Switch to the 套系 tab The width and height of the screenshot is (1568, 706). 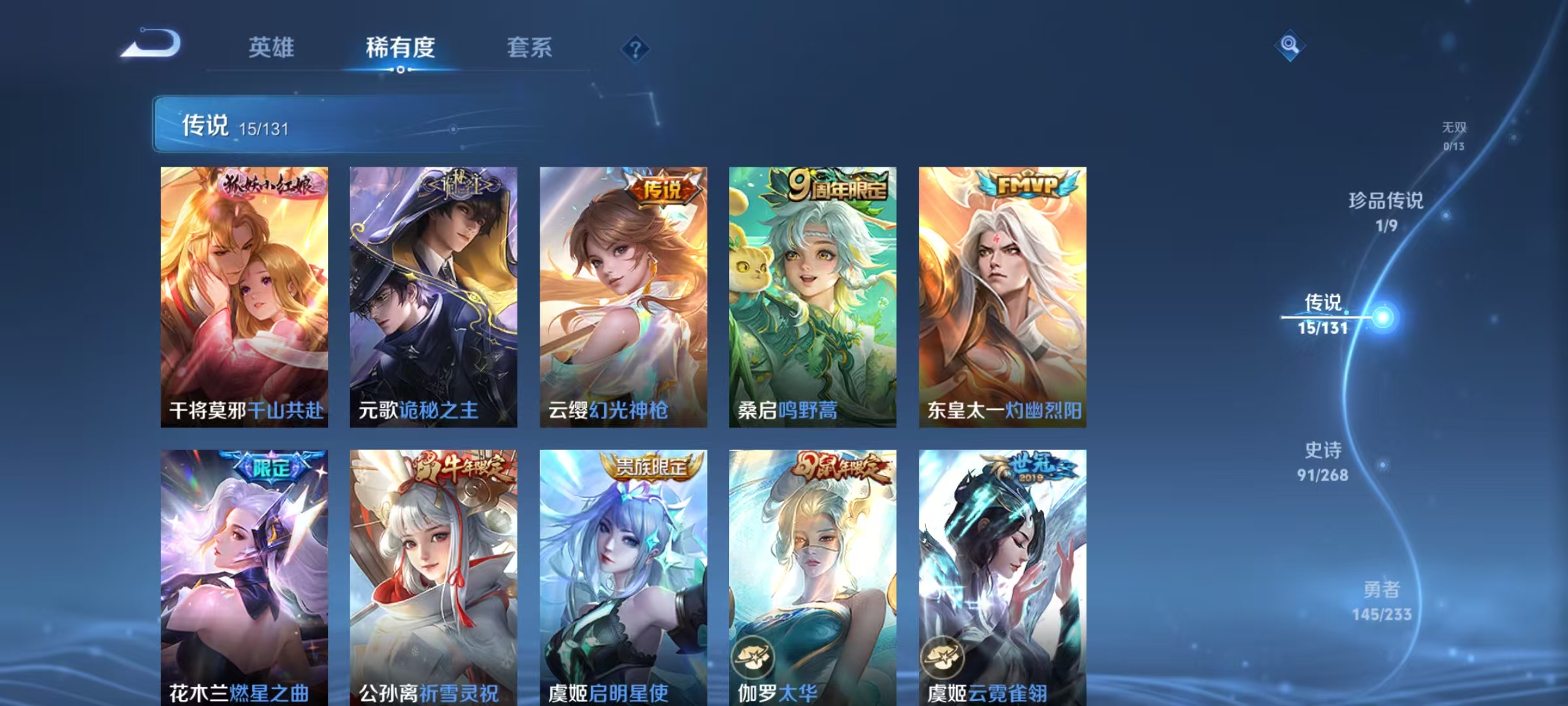click(529, 47)
